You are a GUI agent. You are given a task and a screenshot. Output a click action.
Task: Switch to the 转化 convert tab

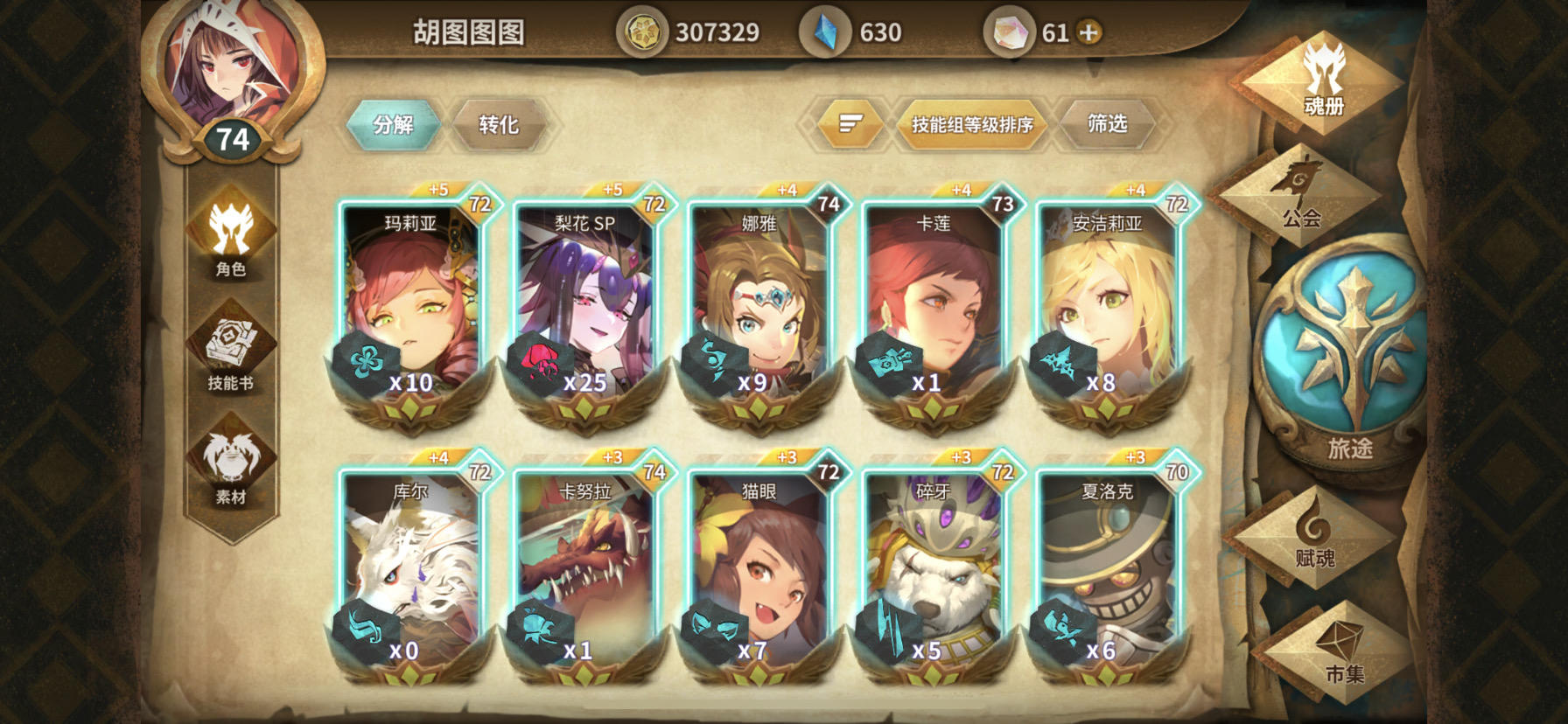tap(499, 124)
